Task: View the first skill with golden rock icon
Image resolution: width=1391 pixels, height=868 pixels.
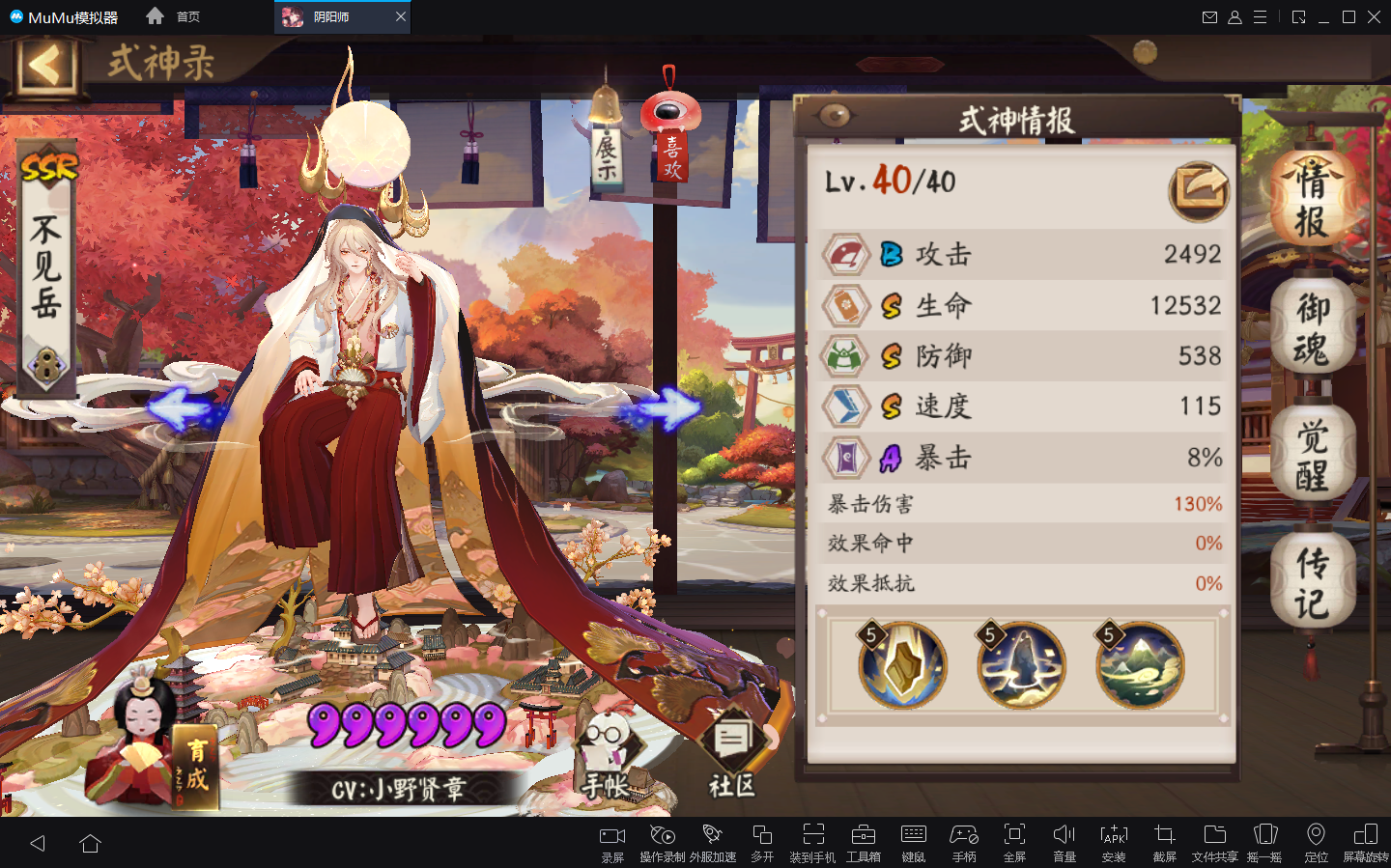Action: (902, 665)
